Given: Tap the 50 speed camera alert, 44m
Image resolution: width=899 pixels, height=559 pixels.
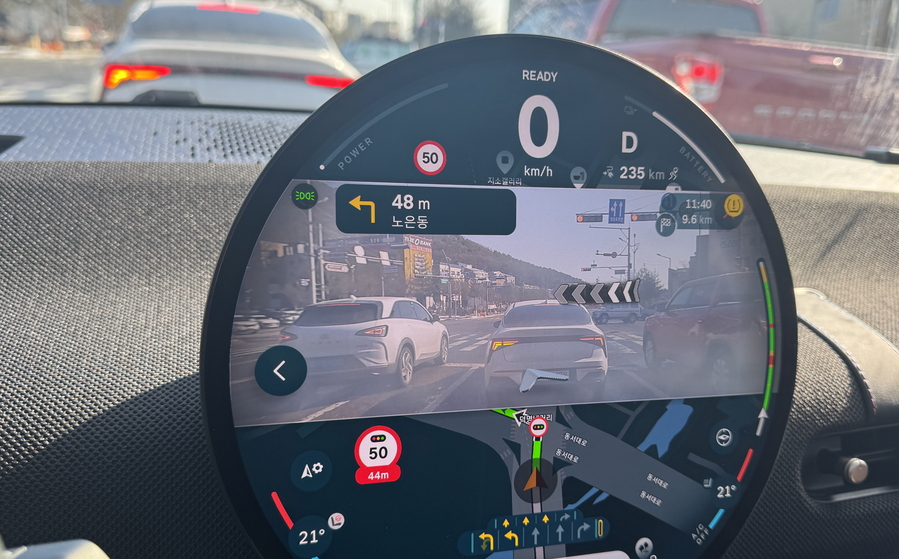Looking at the screenshot, I should click(x=378, y=455).
